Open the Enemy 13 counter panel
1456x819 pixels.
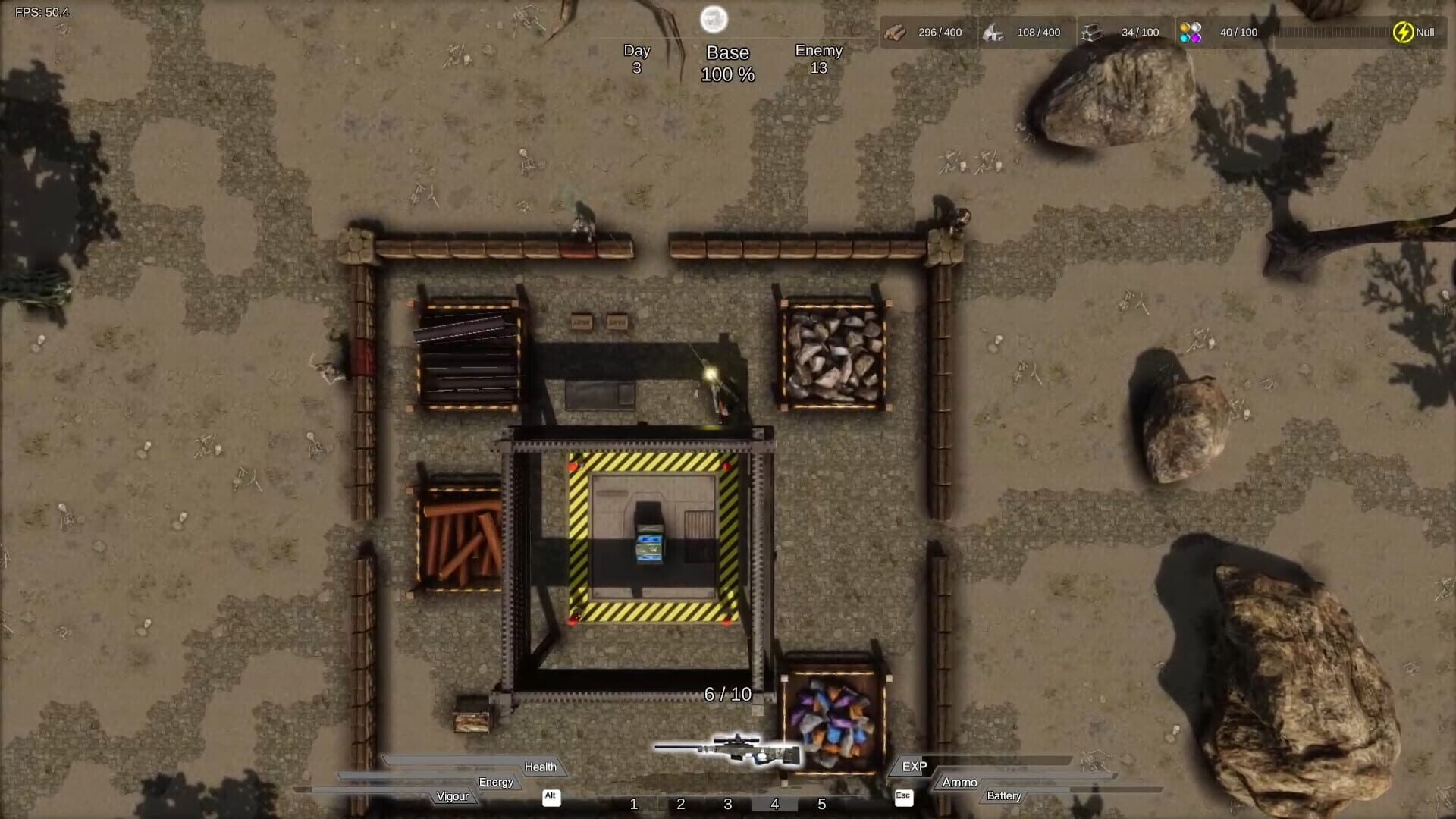click(820, 58)
